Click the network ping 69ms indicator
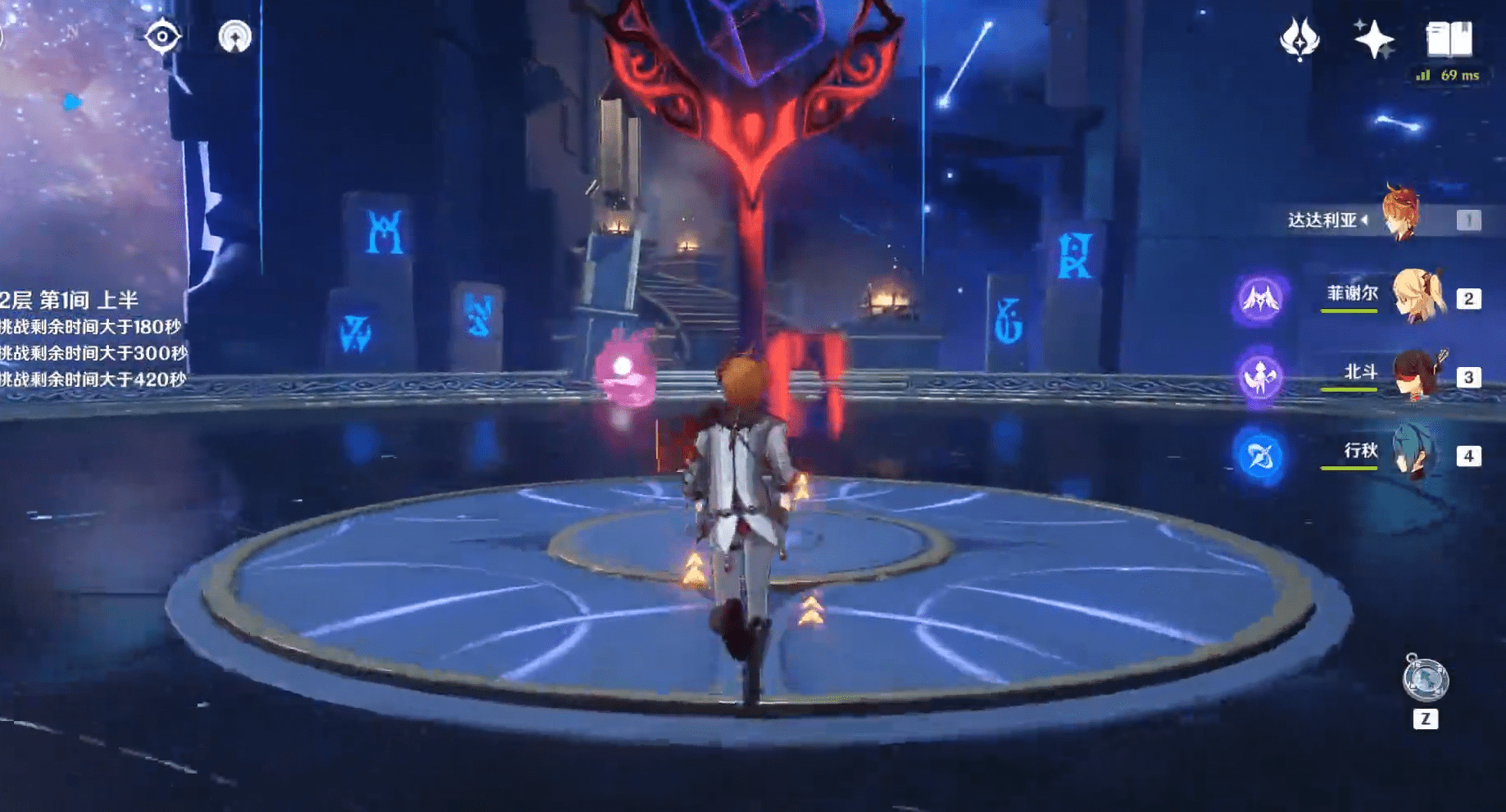This screenshot has width=1506, height=812. pos(1449,75)
